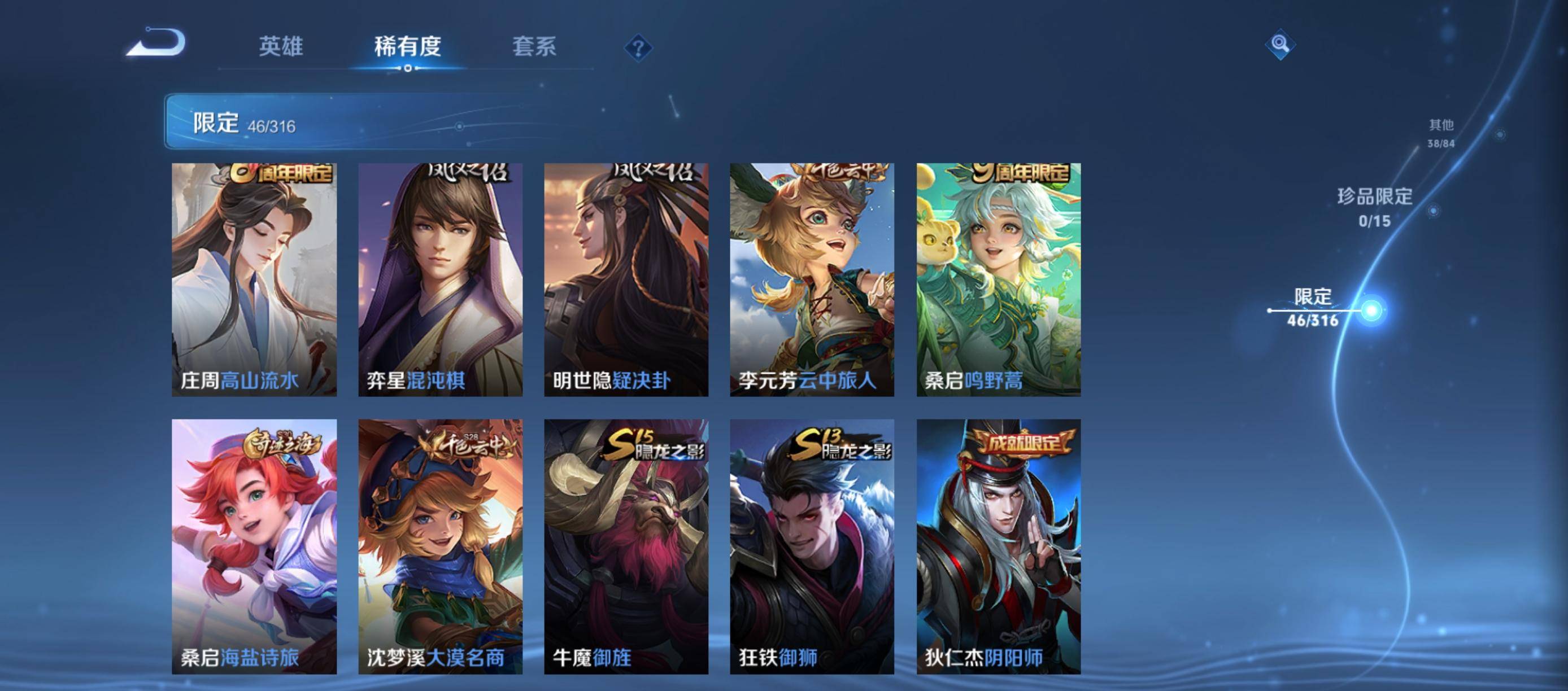Screen dimensions: 1568x691
Task: Choose the 弈星 混沌棋 skin card
Action: [440, 280]
